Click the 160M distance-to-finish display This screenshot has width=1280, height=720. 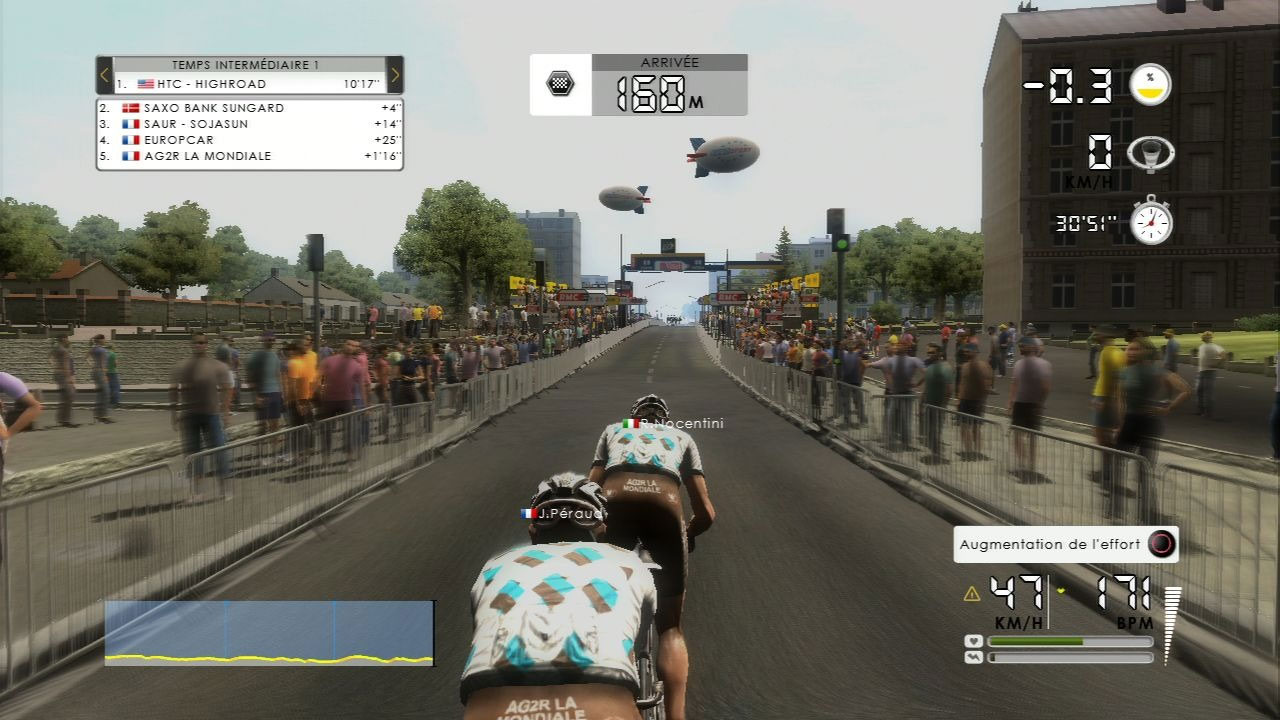pos(655,92)
